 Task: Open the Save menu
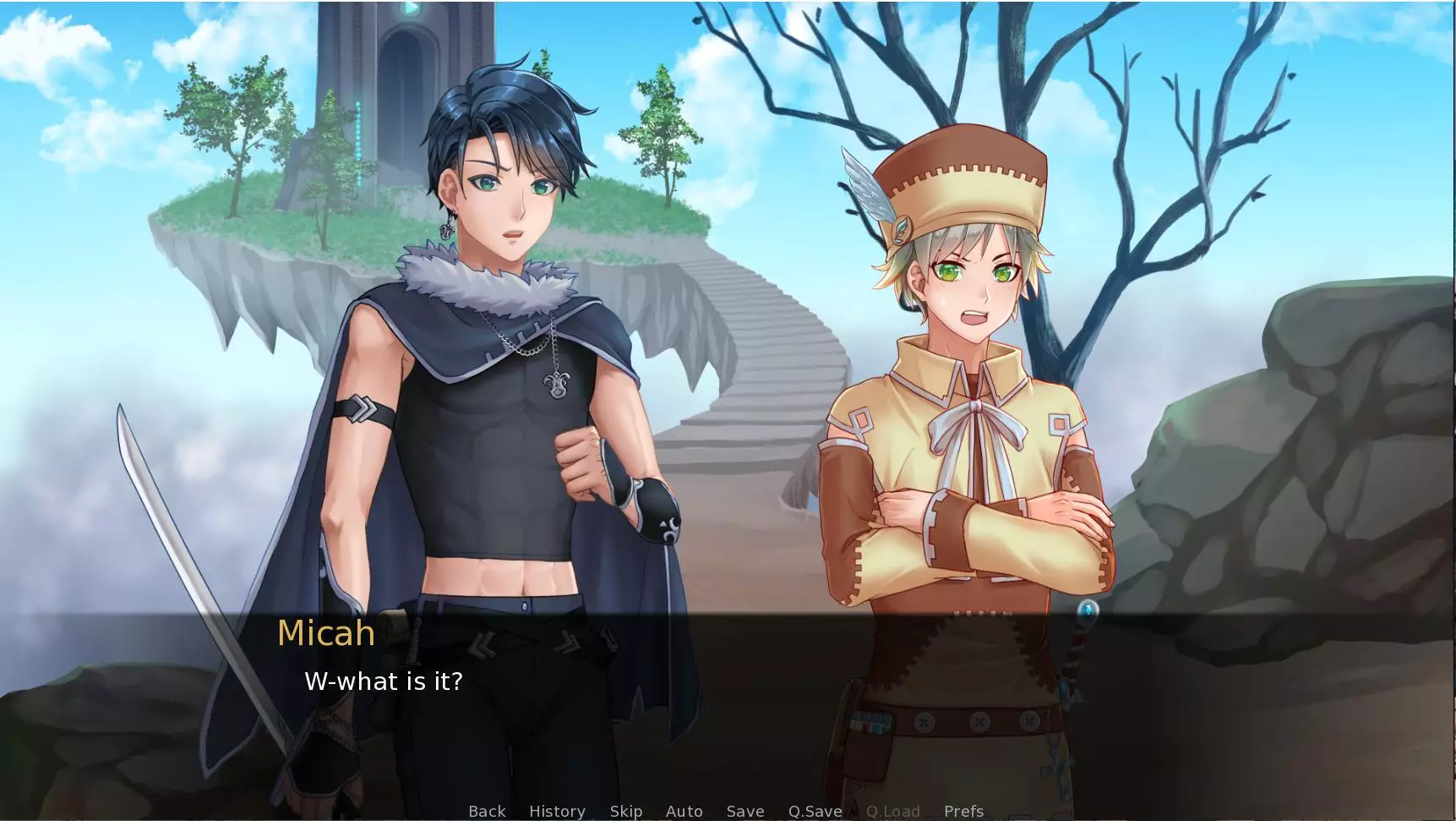745,812
